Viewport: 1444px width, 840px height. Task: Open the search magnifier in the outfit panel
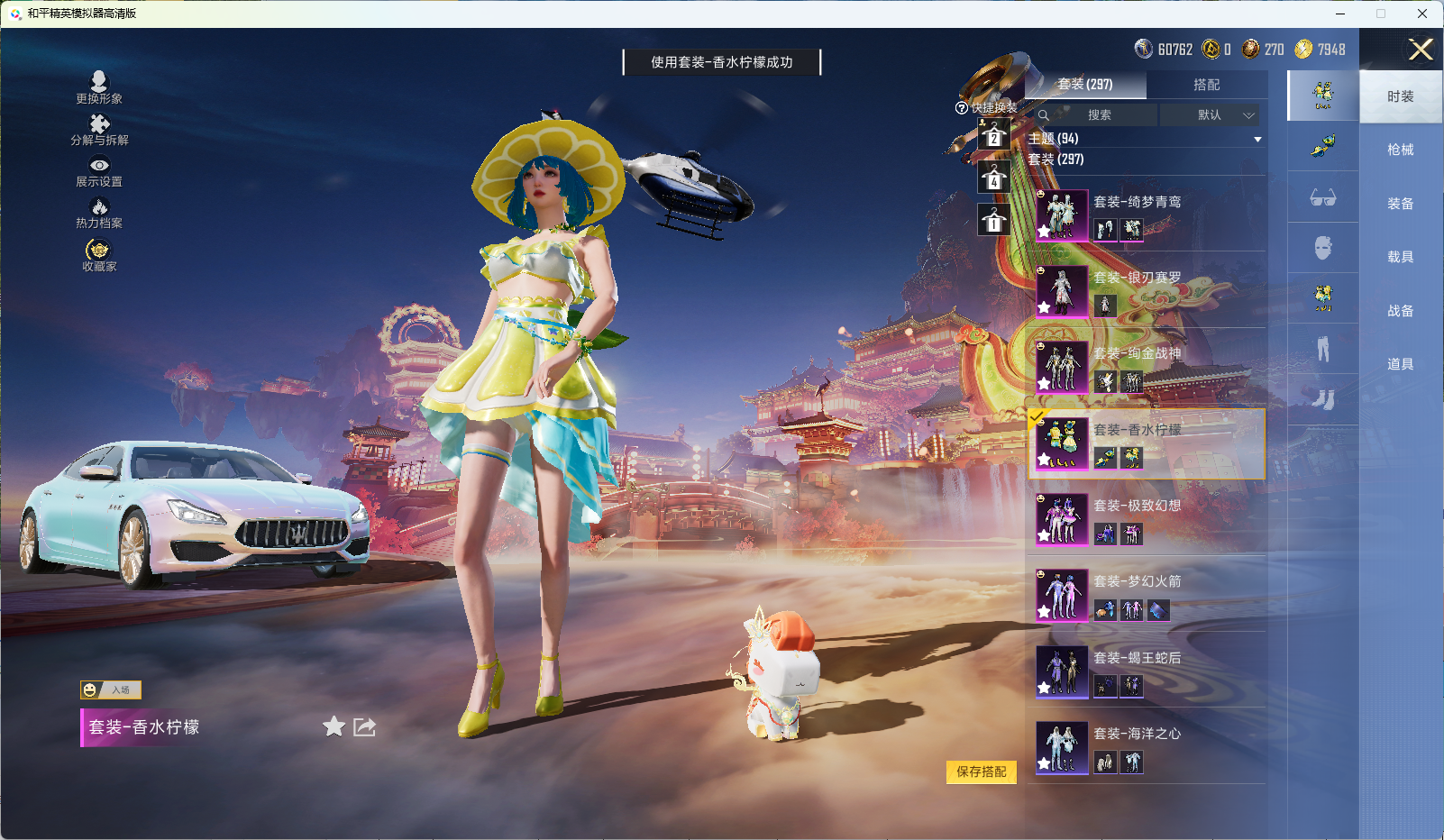[x=1045, y=115]
